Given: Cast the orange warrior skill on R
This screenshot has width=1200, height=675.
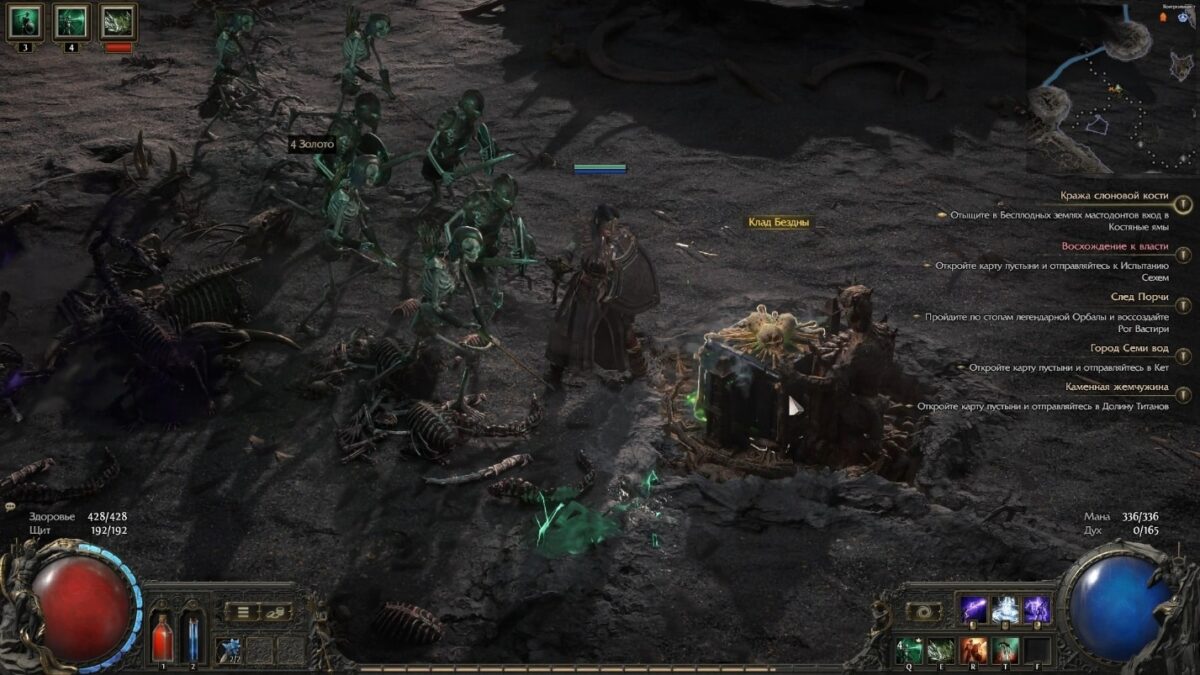Looking at the screenshot, I should pyautogui.click(x=974, y=650).
